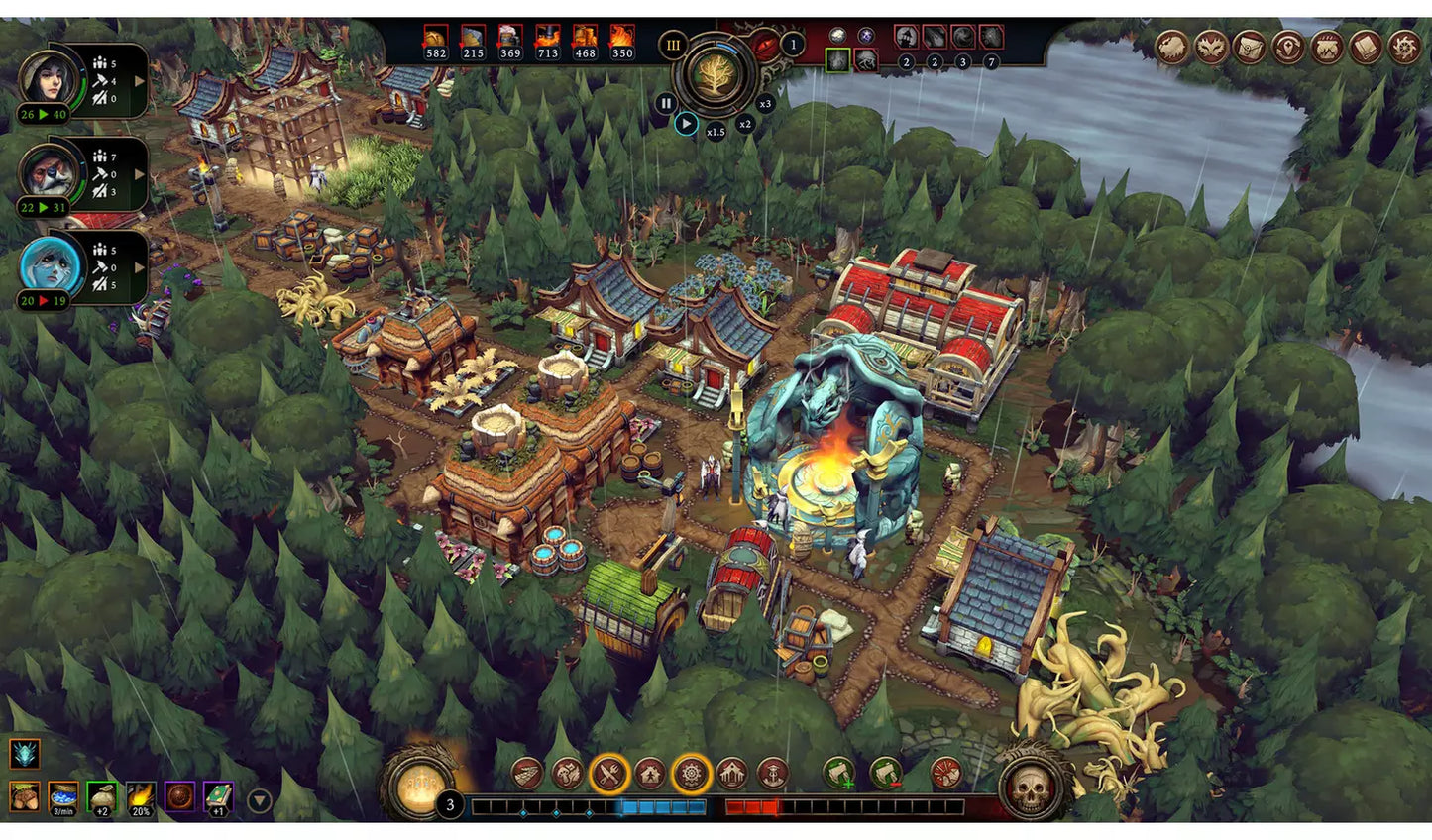Open the food production build category
Screen dimensions: 1432x840
coord(609,774)
